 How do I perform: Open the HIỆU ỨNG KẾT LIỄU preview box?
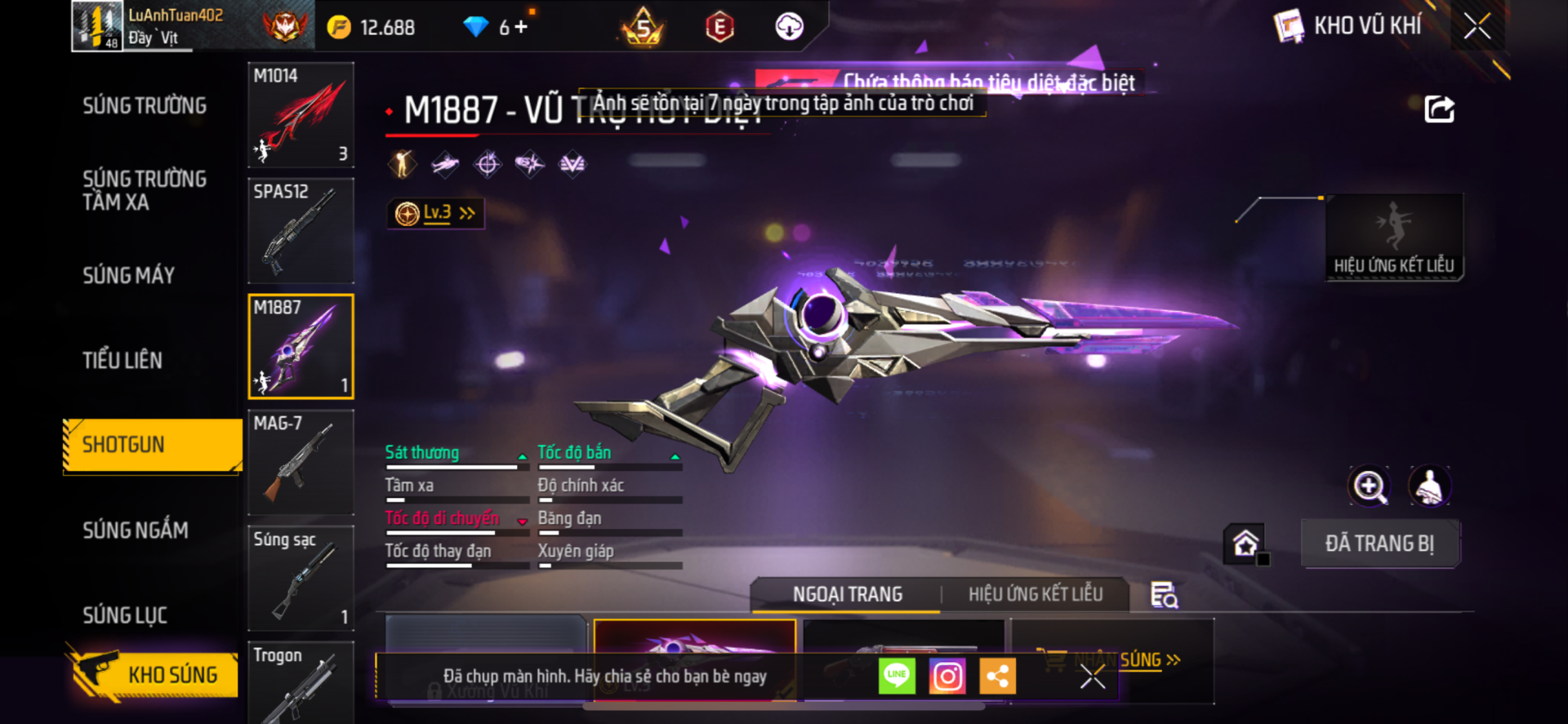coord(1393,237)
